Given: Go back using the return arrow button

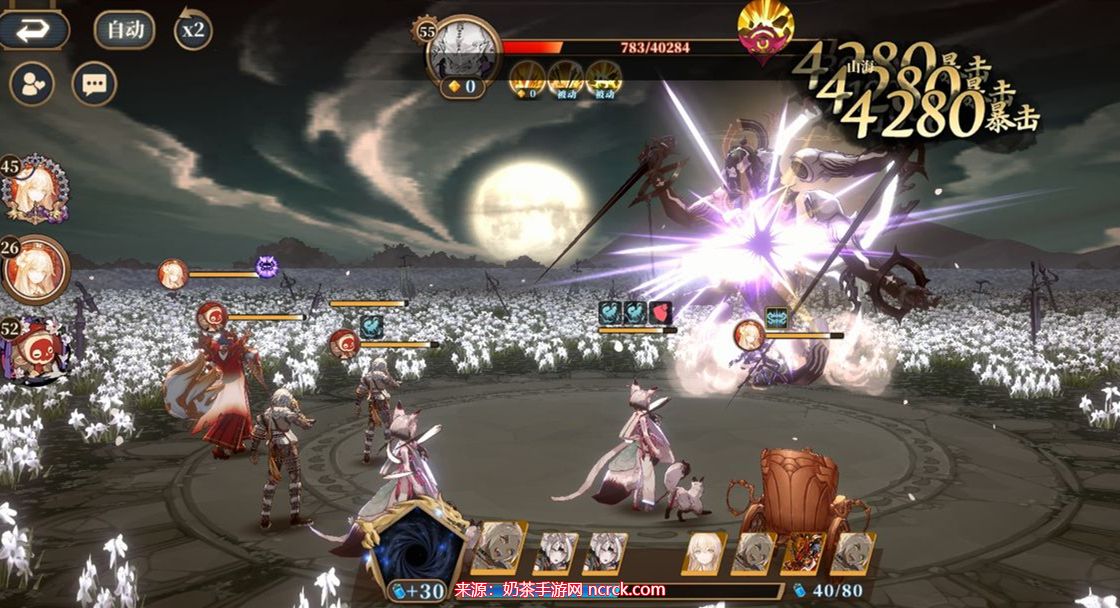Looking at the screenshot, I should click(33, 29).
